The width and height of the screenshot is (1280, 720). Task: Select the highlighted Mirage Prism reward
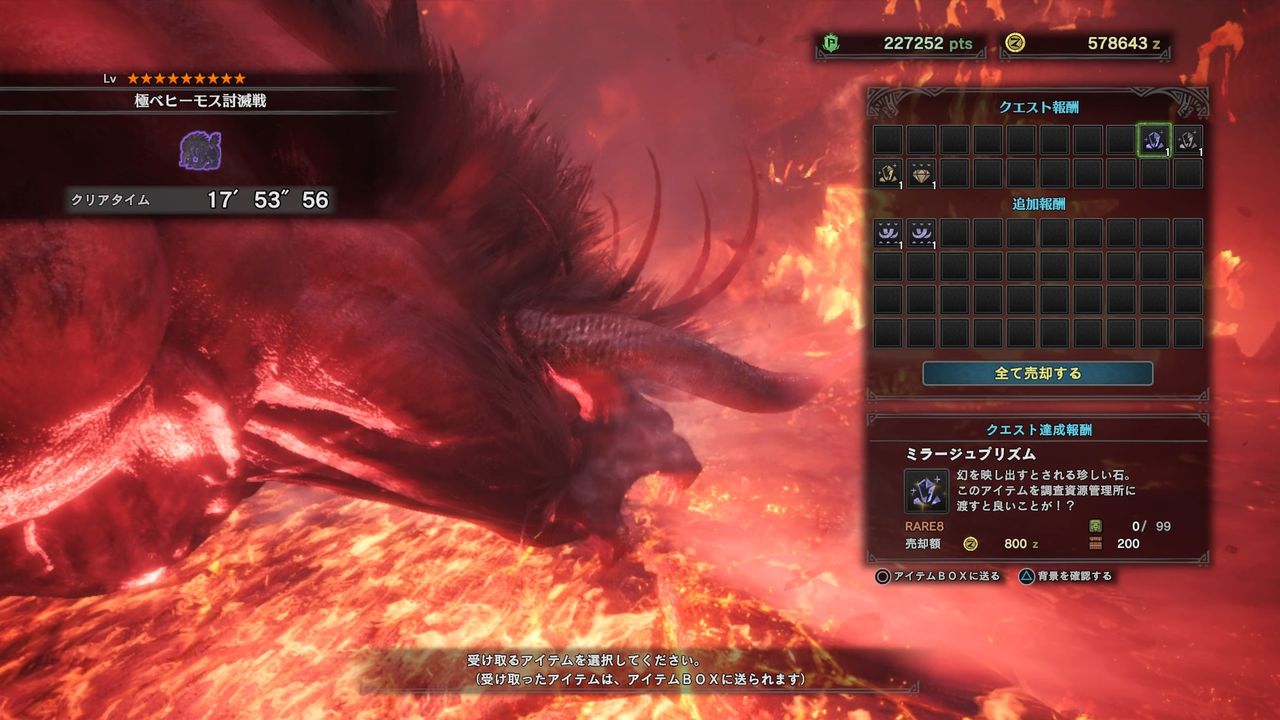click(1154, 139)
